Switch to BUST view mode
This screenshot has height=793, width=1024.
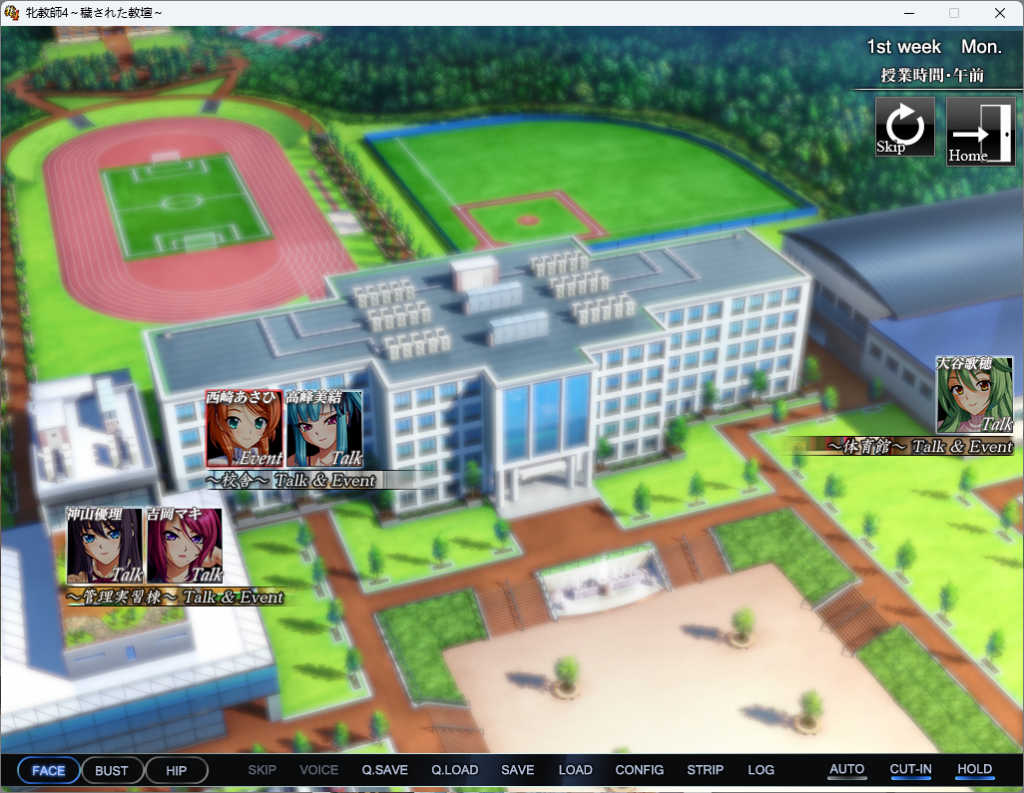point(112,771)
